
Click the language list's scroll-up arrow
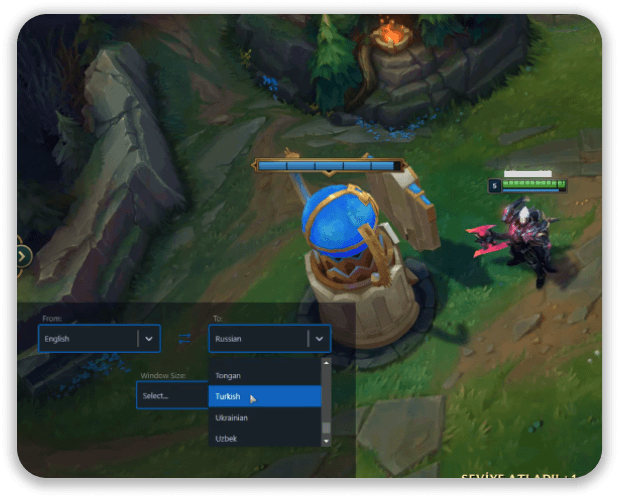[326, 364]
